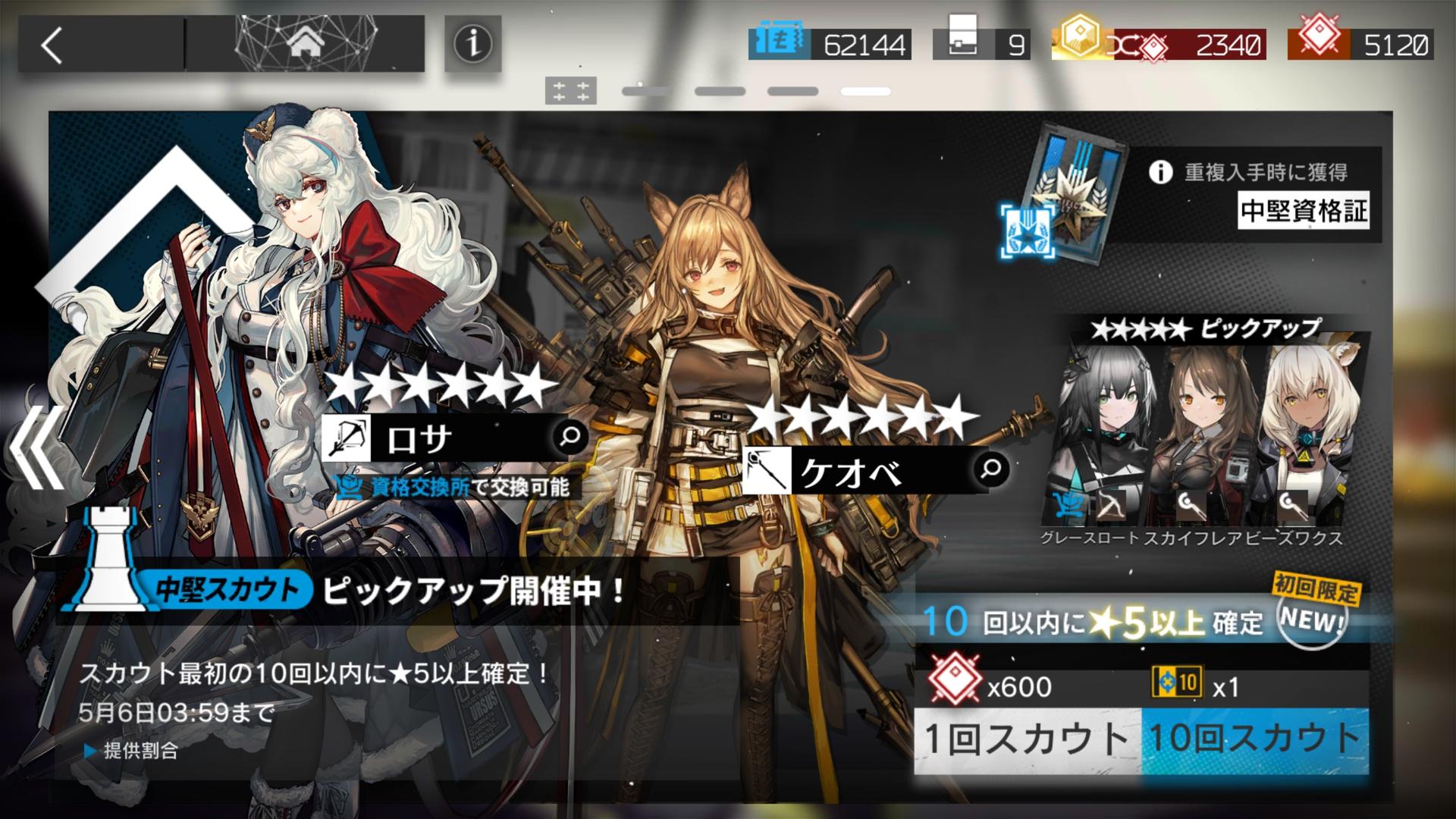1456x819 pixels.
Task: Switch to previous banner with left chevrons
Action: tap(36, 447)
